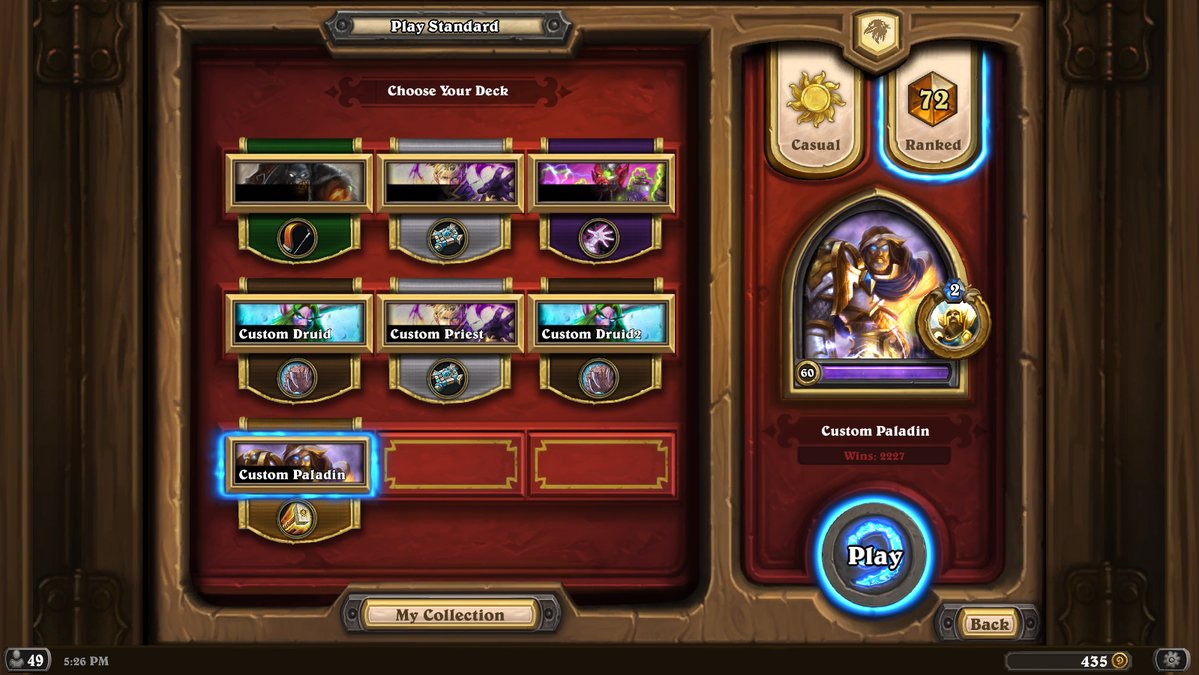Select the green-banner Hunter deck

point(299,183)
